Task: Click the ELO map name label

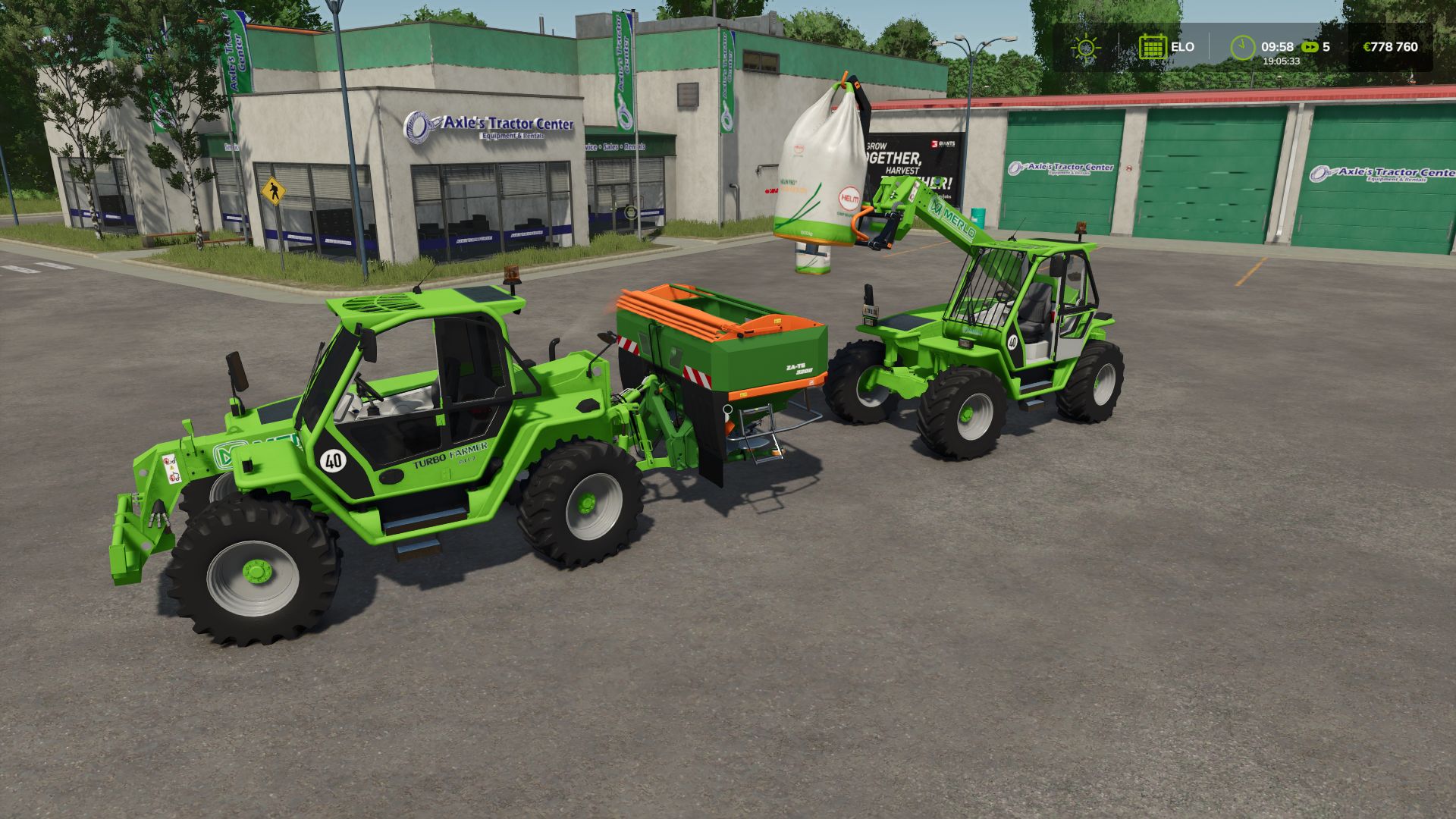Action: pyautogui.click(x=1183, y=46)
